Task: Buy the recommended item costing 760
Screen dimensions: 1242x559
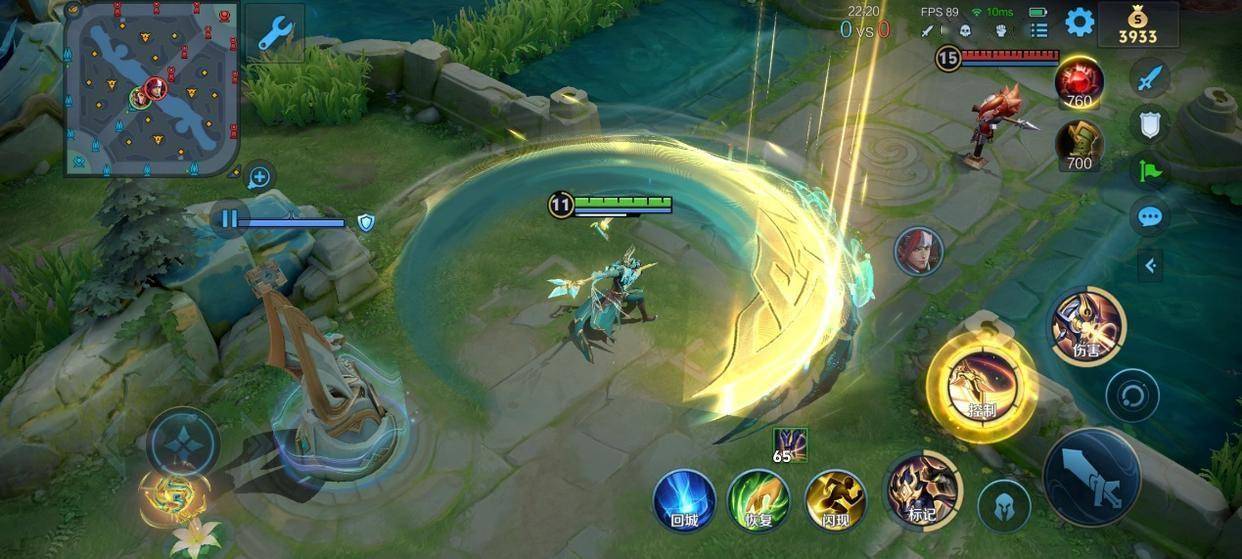Action: point(1079,82)
